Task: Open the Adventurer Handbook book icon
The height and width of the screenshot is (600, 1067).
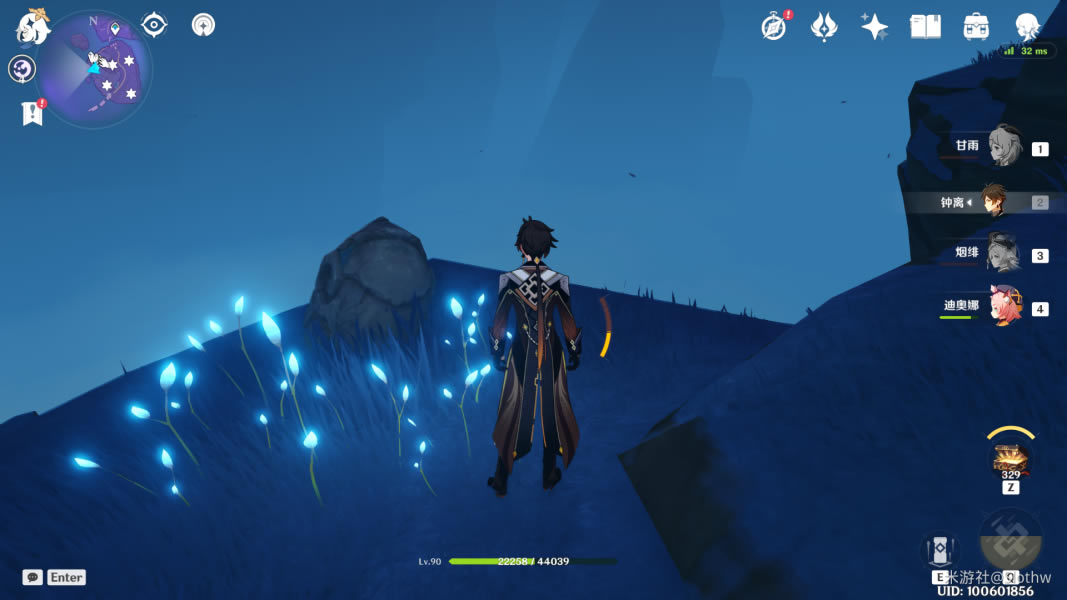Action: (925, 27)
